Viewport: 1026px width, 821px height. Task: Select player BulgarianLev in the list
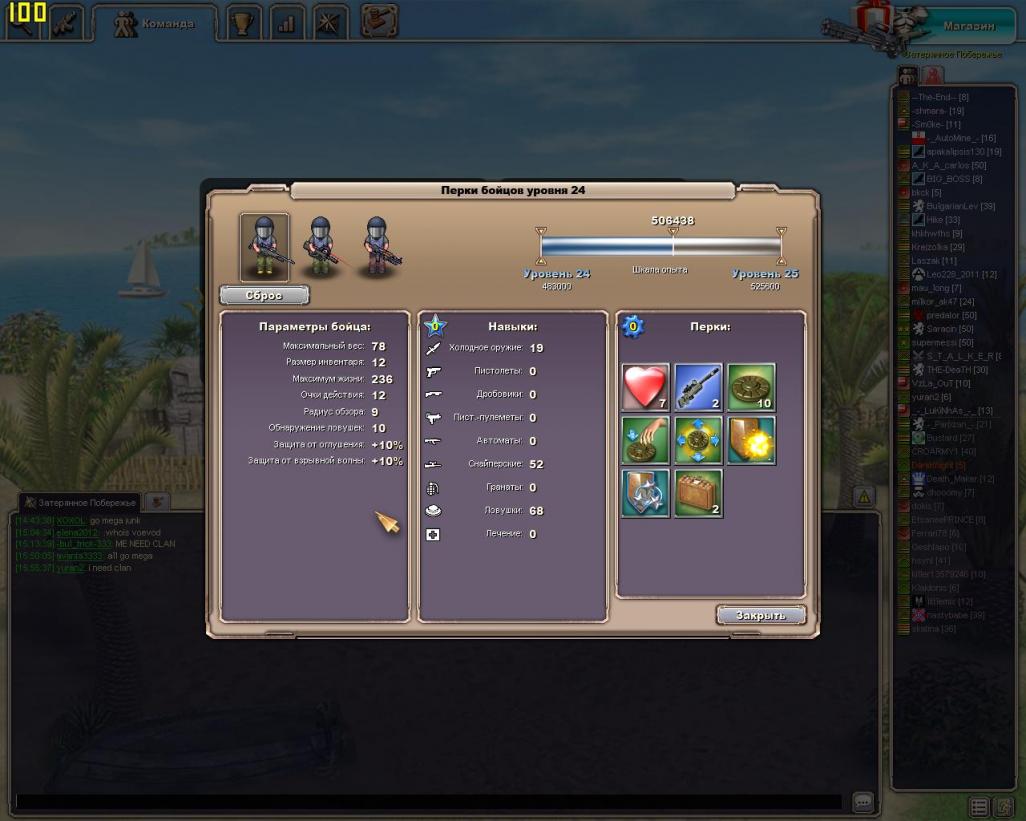[959, 206]
